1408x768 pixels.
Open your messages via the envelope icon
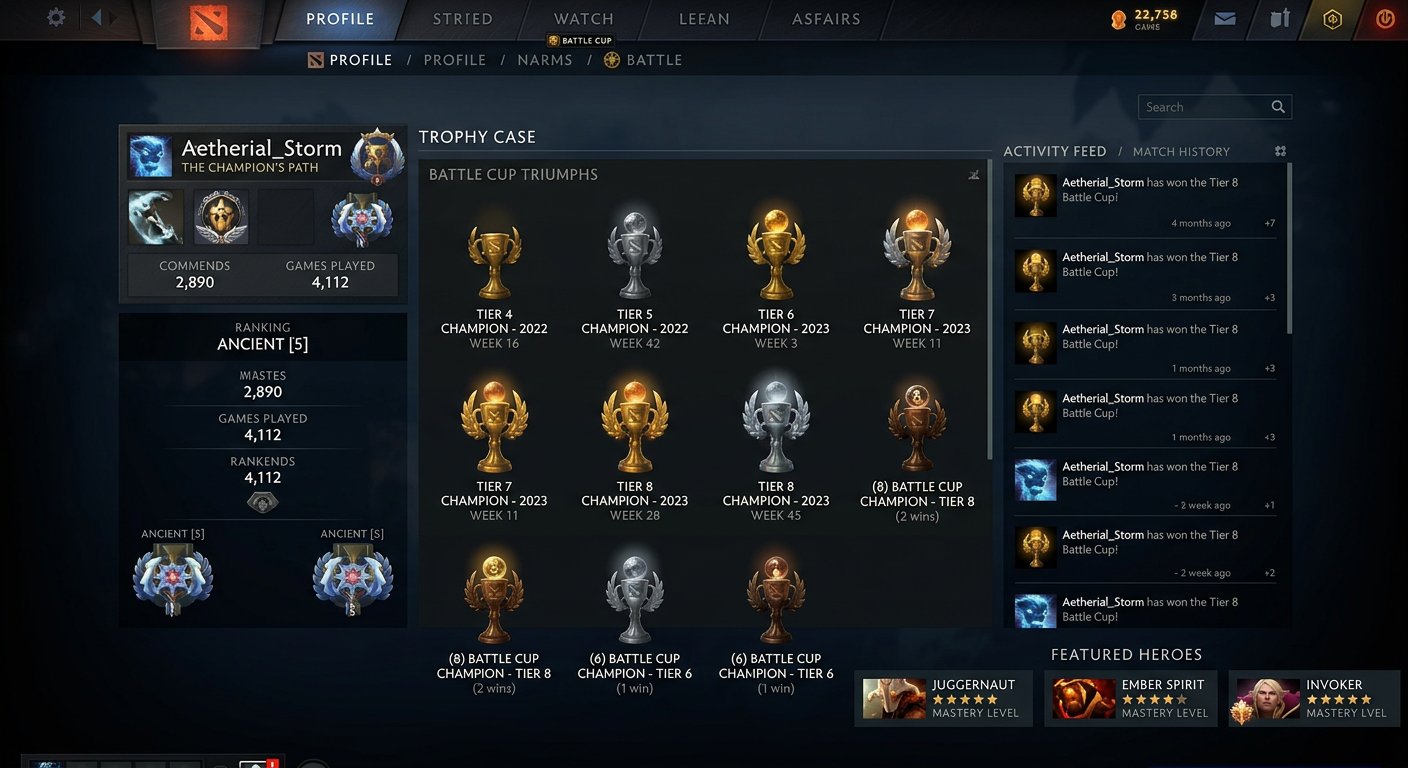coord(1224,18)
